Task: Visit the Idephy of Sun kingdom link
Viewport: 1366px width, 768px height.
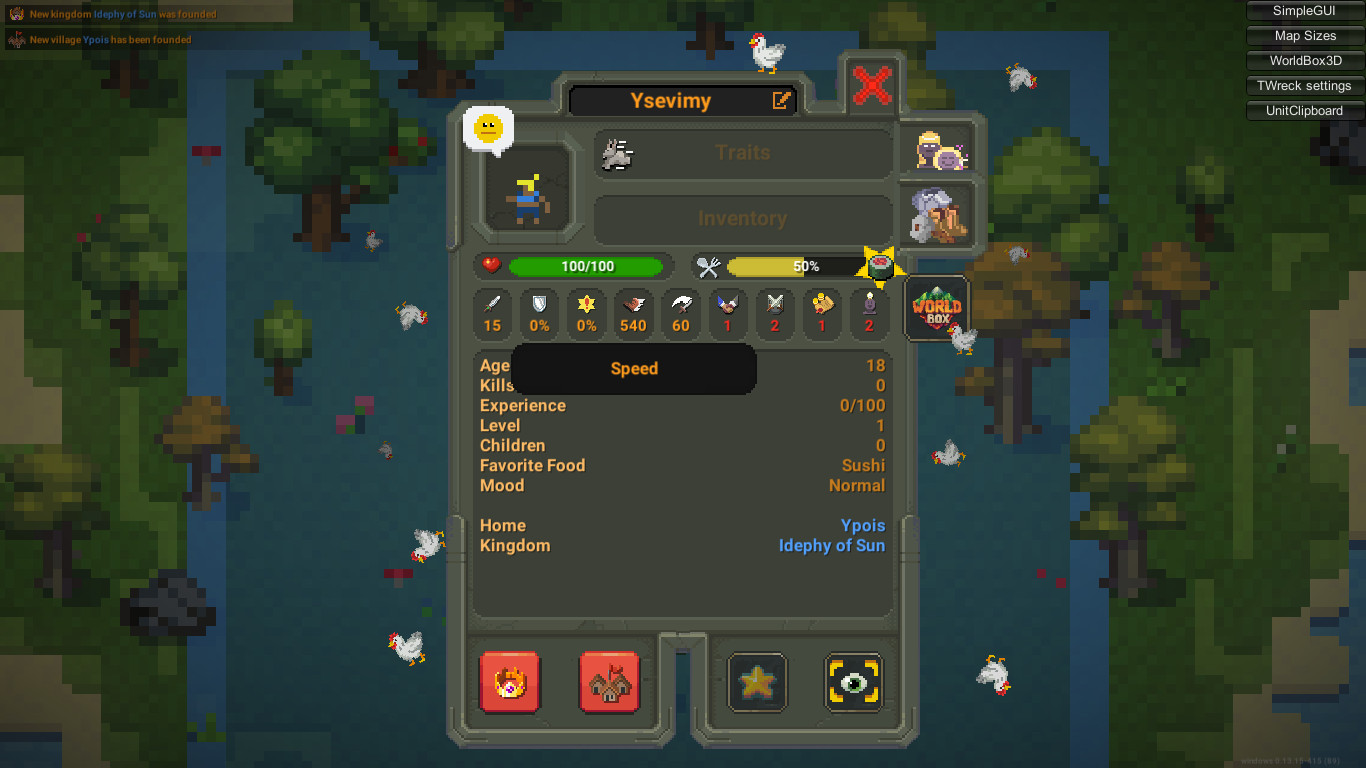Action: click(x=832, y=545)
